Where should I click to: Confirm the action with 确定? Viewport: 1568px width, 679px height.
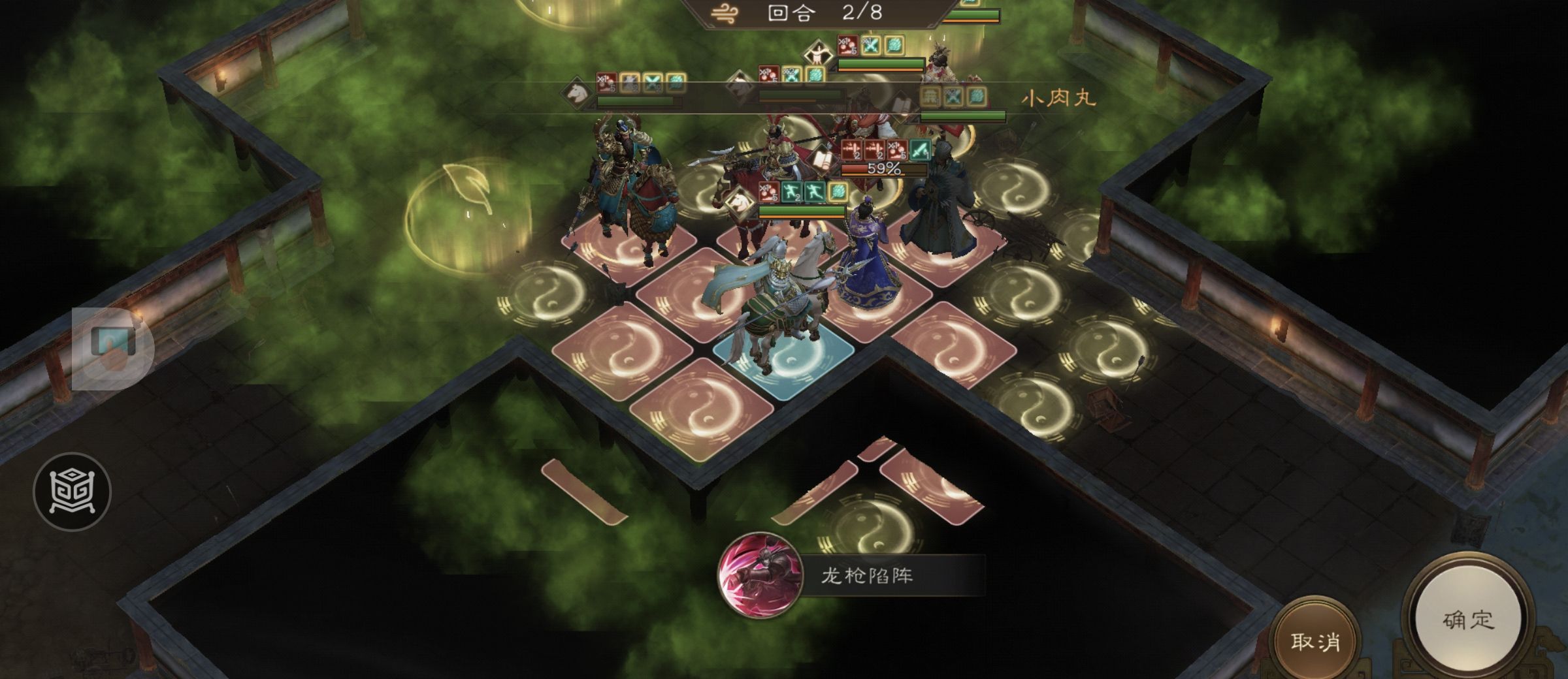(x=1468, y=620)
